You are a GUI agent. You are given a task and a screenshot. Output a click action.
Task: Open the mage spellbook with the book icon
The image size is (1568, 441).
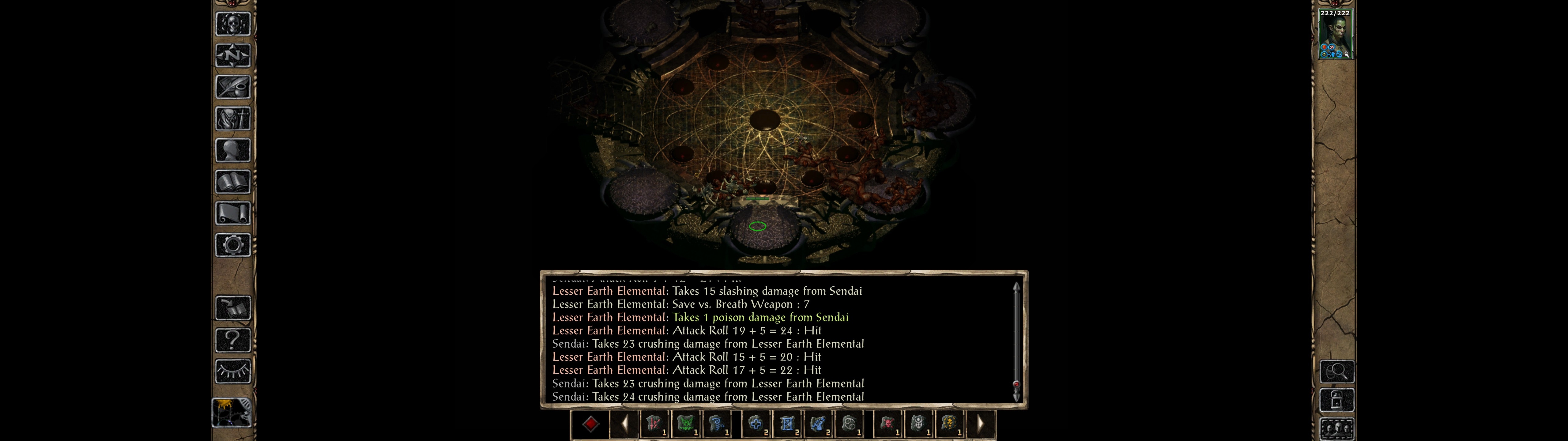coord(232,182)
